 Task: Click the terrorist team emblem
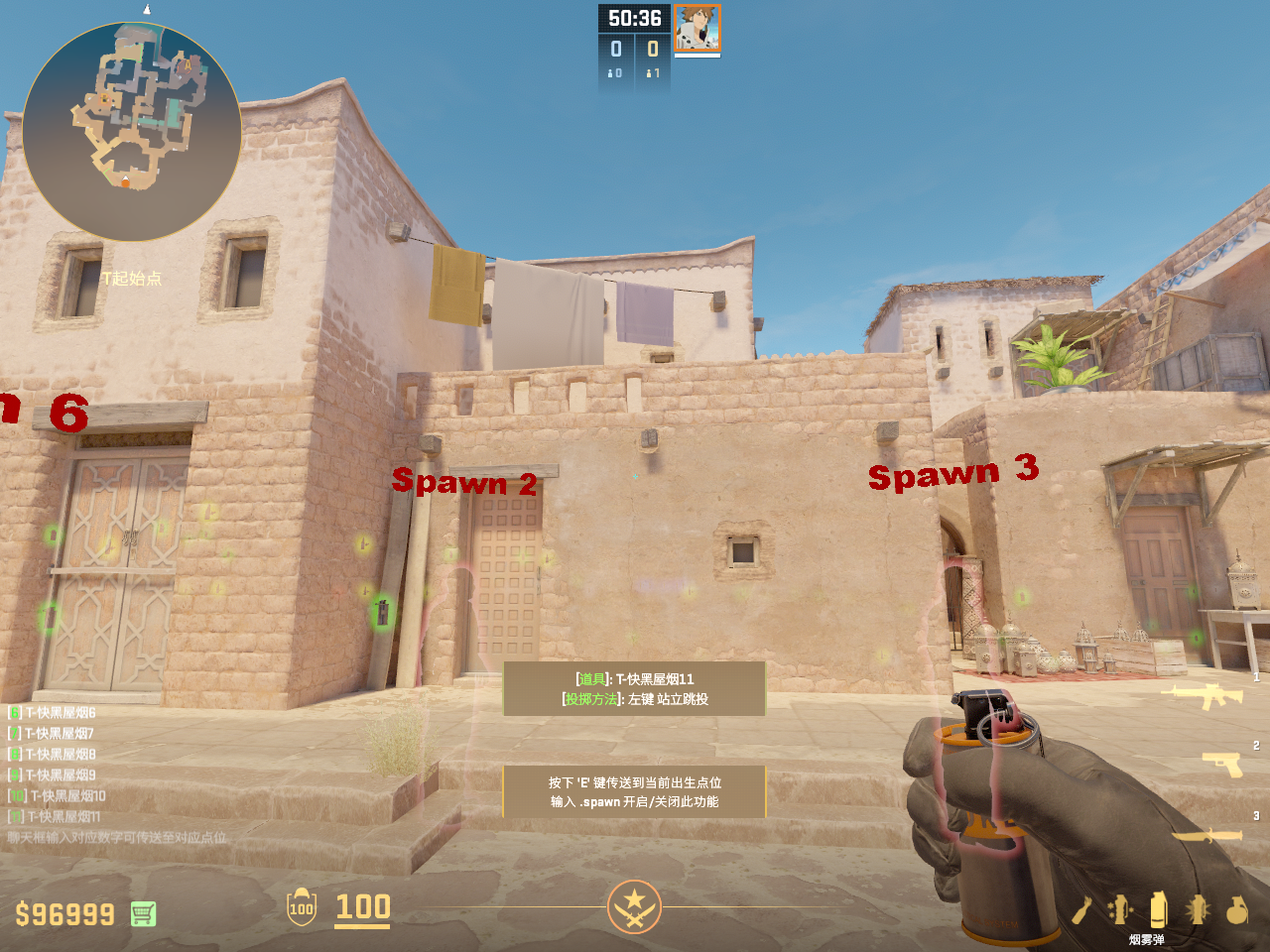pyautogui.click(x=634, y=906)
